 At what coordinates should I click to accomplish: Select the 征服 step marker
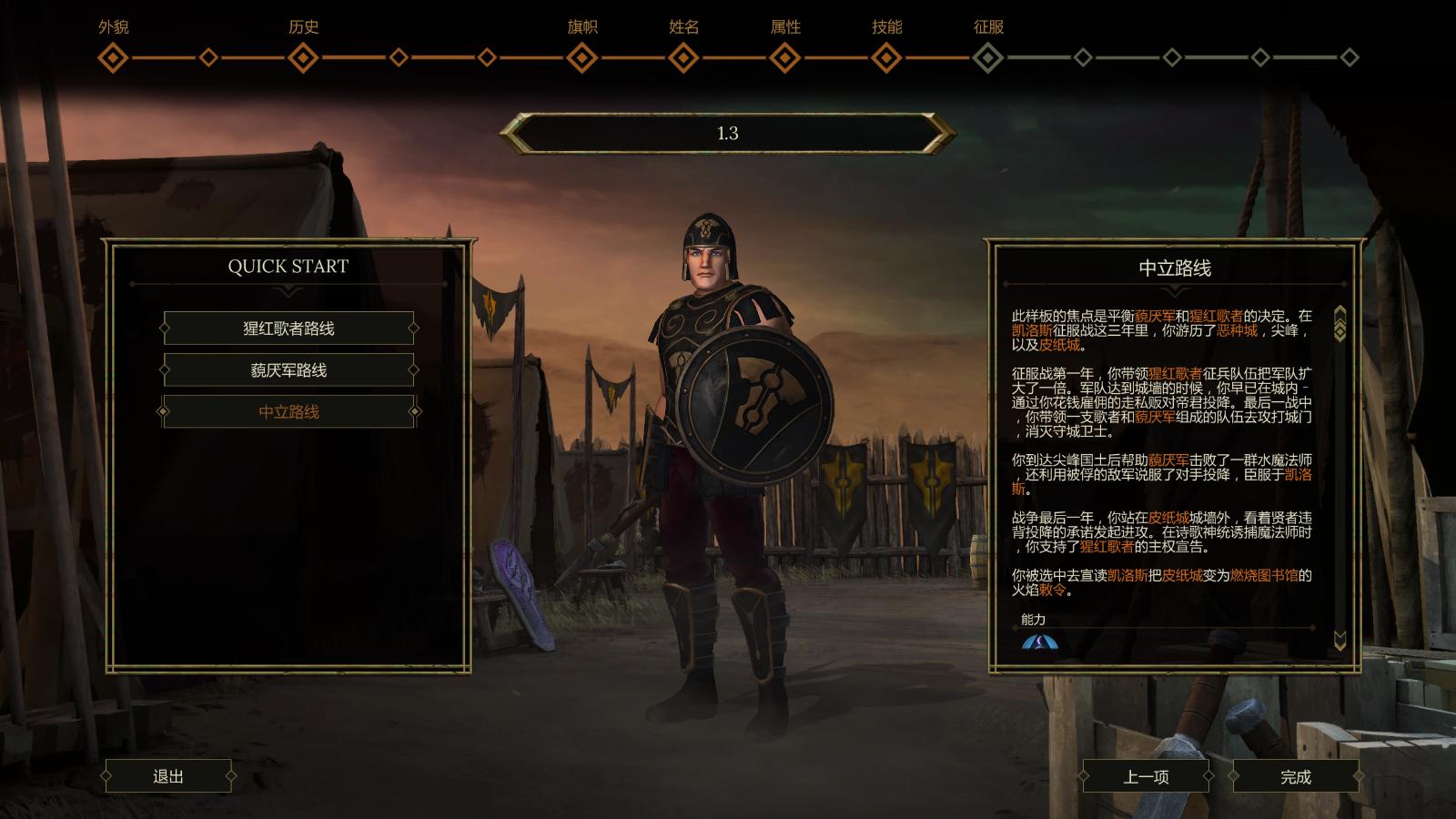pos(988,58)
